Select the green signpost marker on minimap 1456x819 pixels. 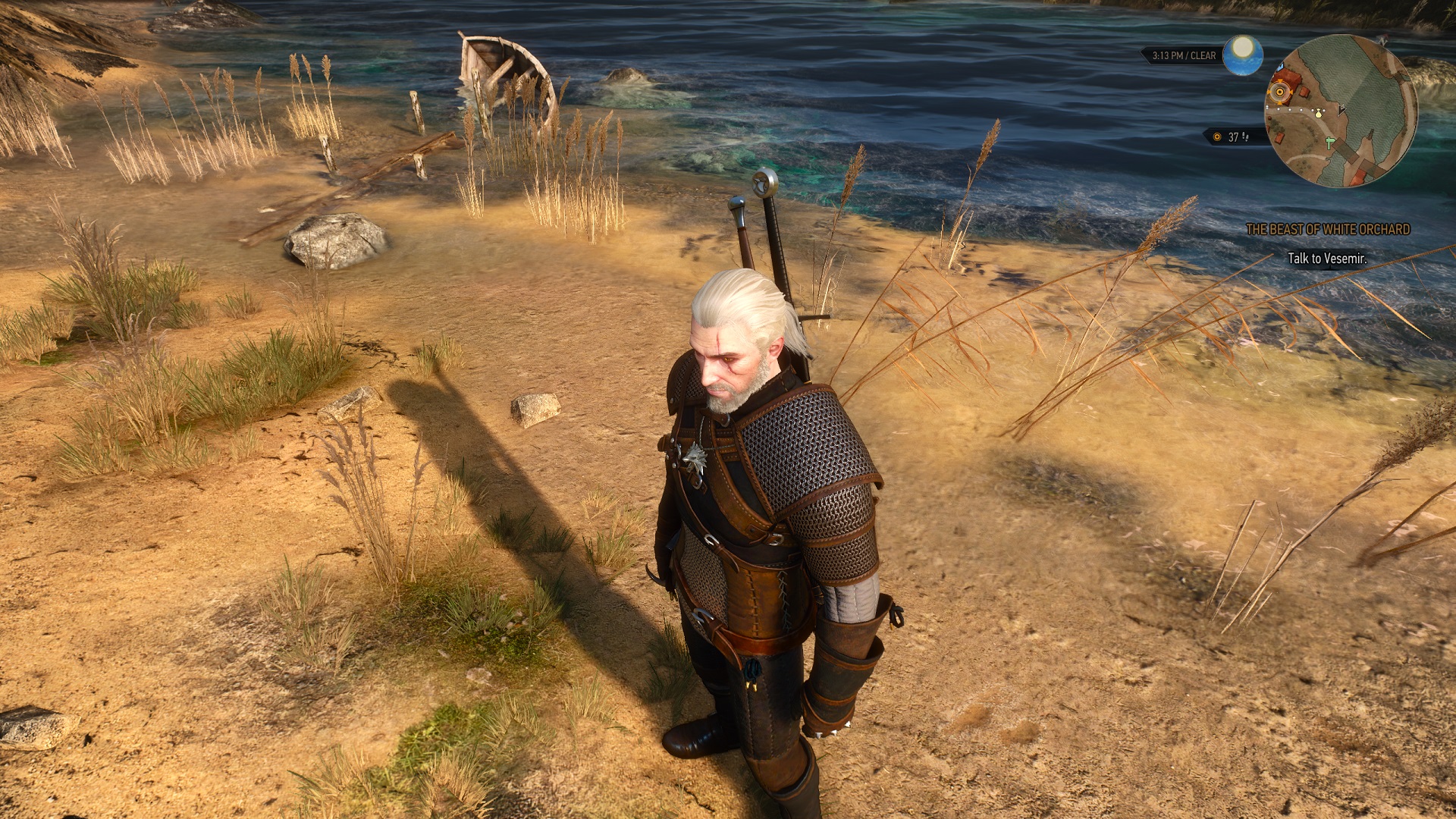coord(1332,142)
